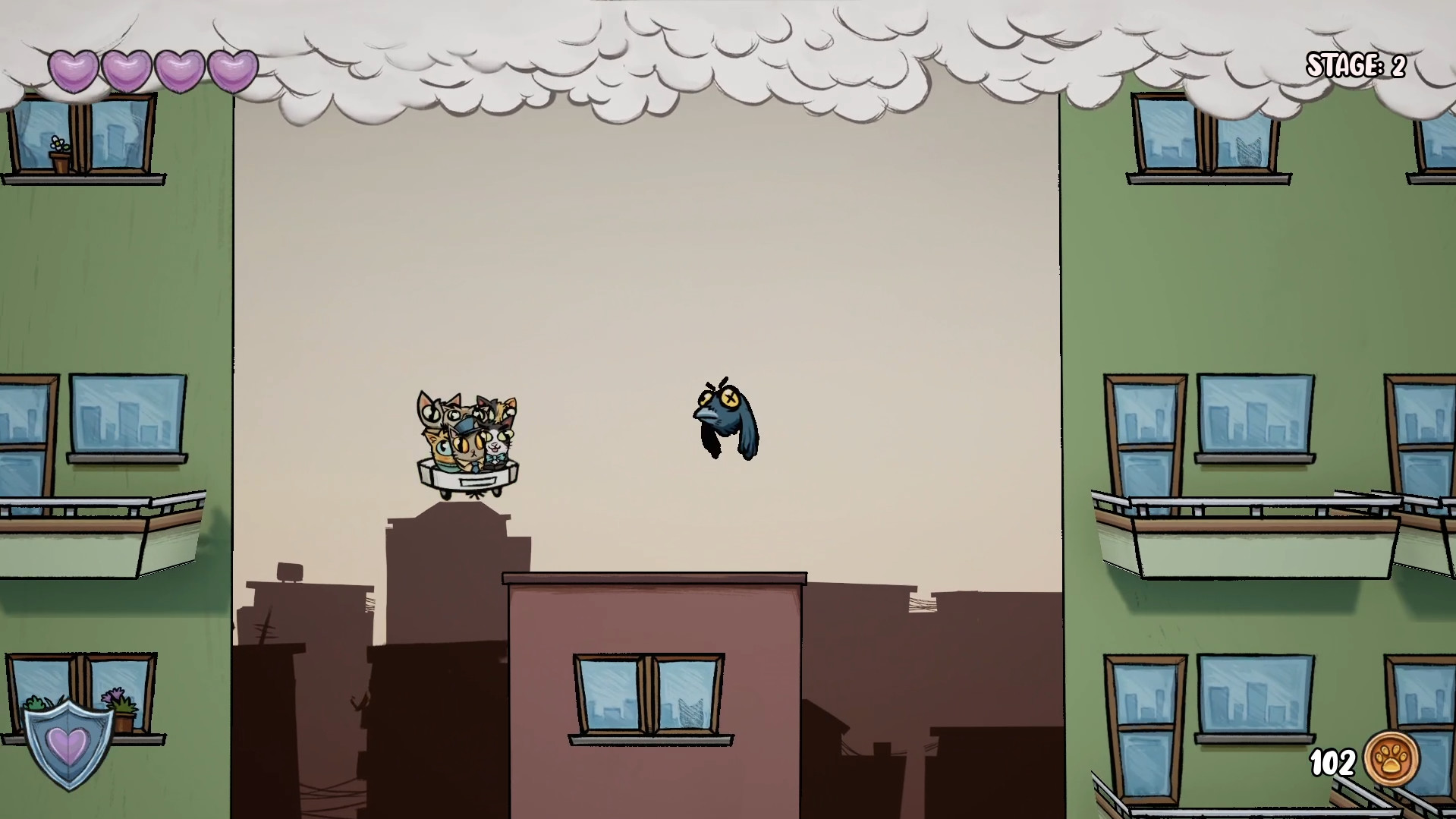The width and height of the screenshot is (1456, 819).
Task: Click the purple flowers near the shield
Action: click(116, 695)
